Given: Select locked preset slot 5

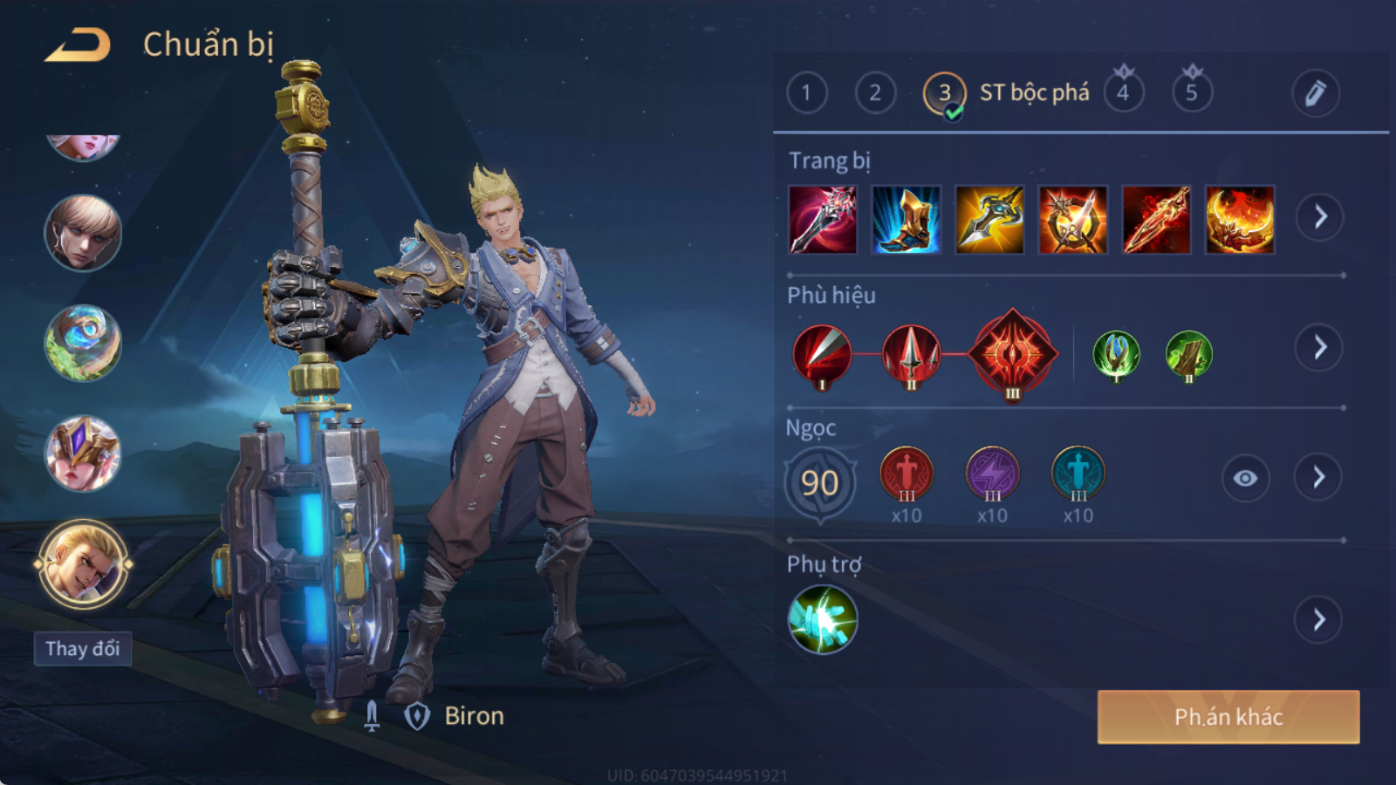Looking at the screenshot, I should pyautogui.click(x=1192, y=93).
